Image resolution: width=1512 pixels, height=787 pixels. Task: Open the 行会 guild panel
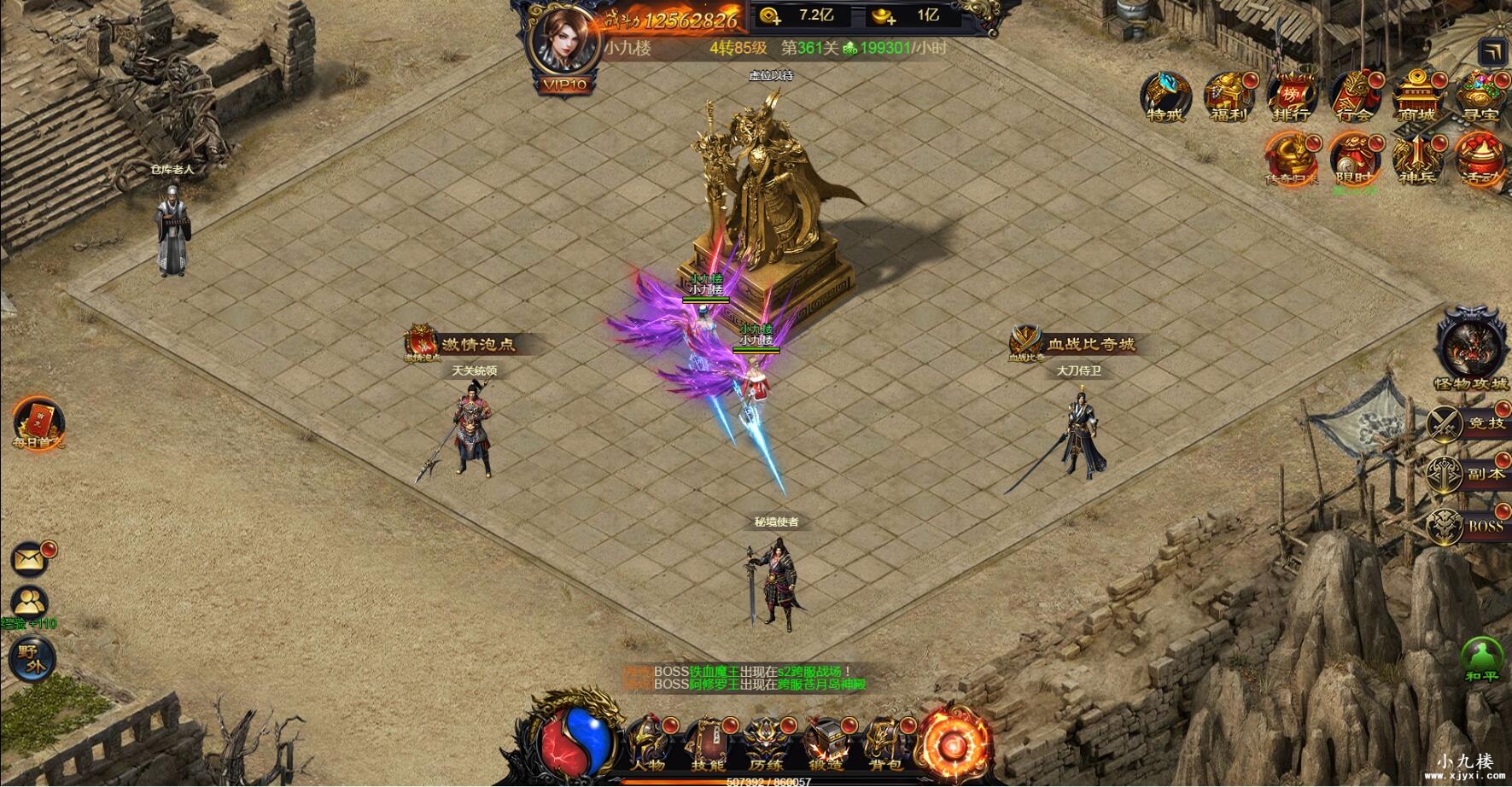click(x=1352, y=96)
